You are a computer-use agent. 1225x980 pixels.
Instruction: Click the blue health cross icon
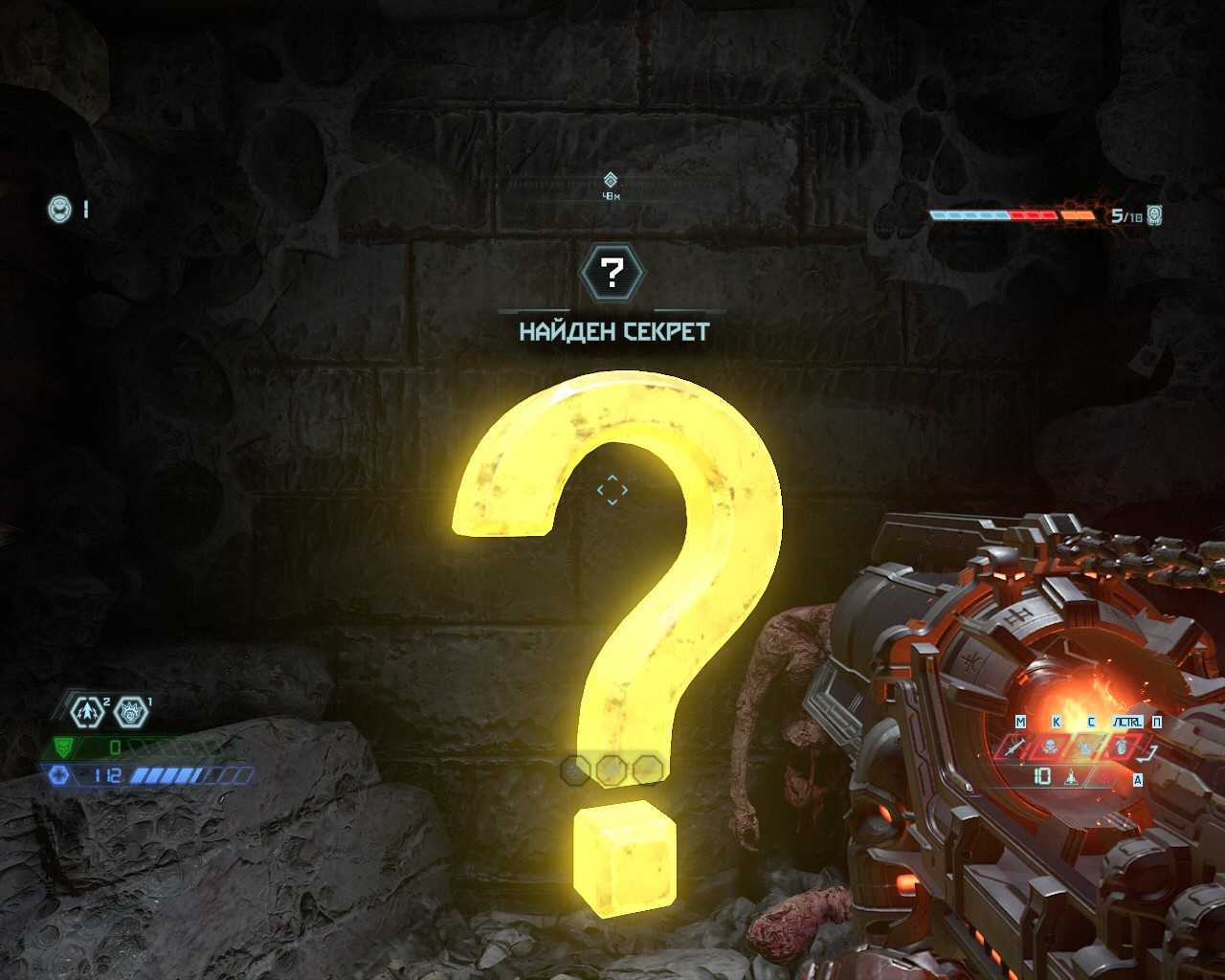pyautogui.click(x=58, y=775)
